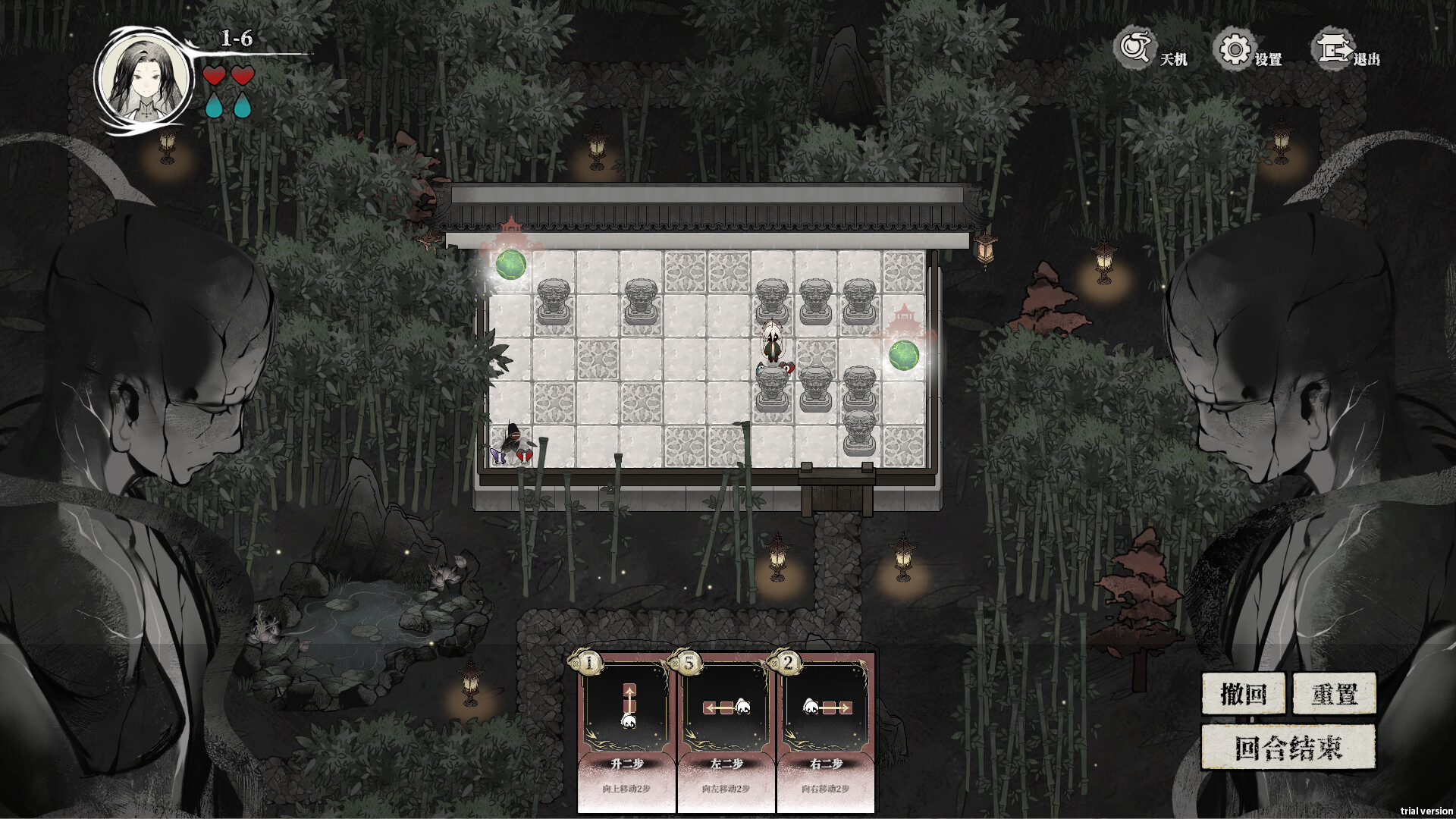Click the 退出 exit door icon

pyautogui.click(x=1333, y=49)
